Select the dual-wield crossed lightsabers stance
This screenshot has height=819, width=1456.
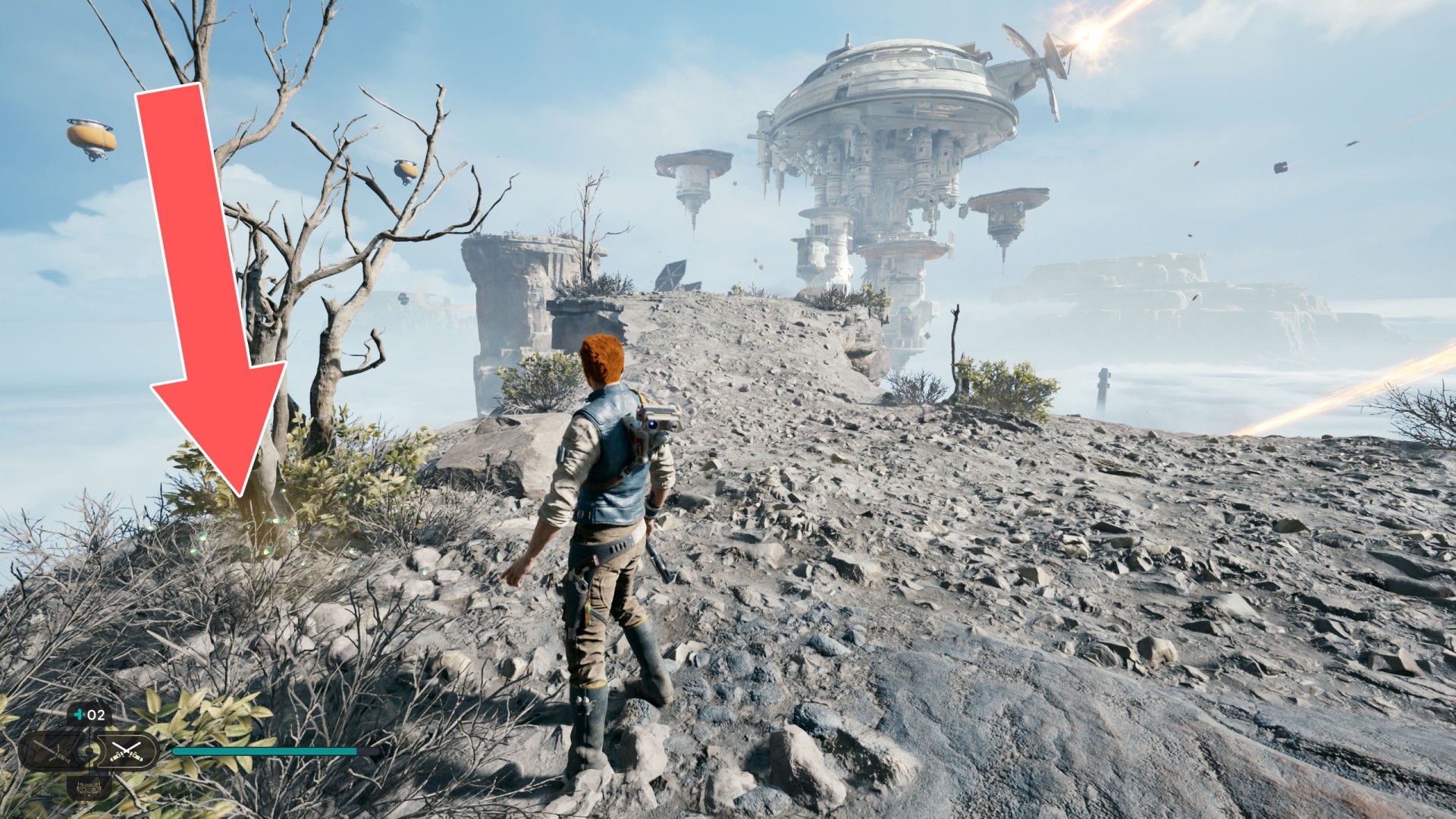(x=126, y=751)
